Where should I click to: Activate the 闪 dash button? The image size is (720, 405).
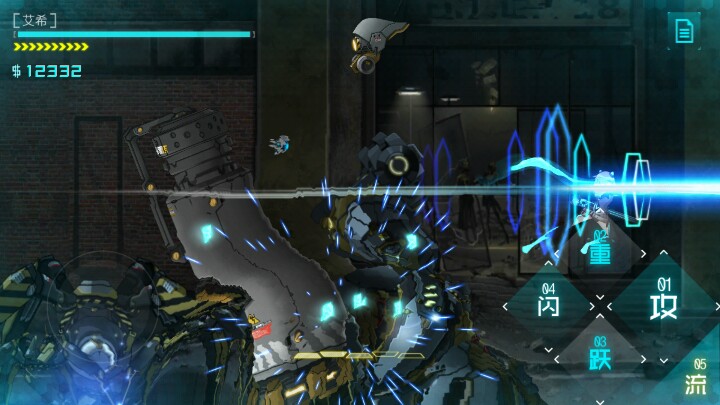tap(548, 303)
